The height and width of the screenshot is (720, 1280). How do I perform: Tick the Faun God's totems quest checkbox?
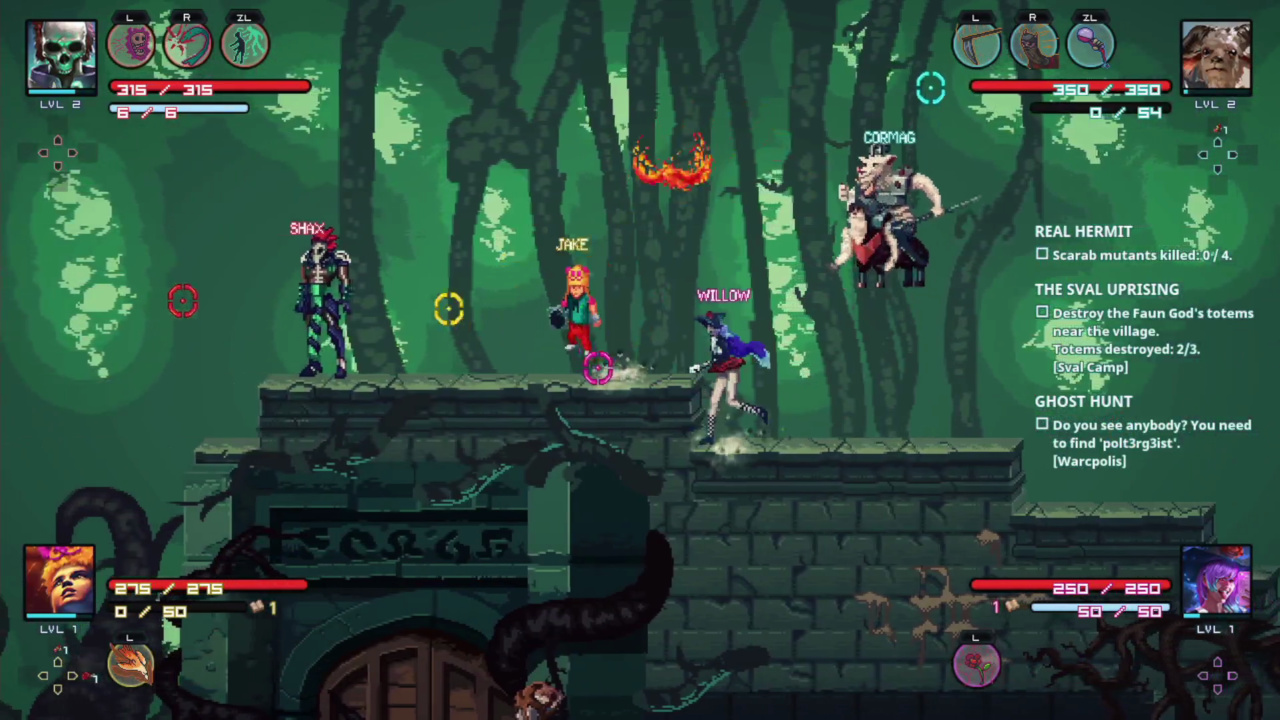click(x=1042, y=313)
